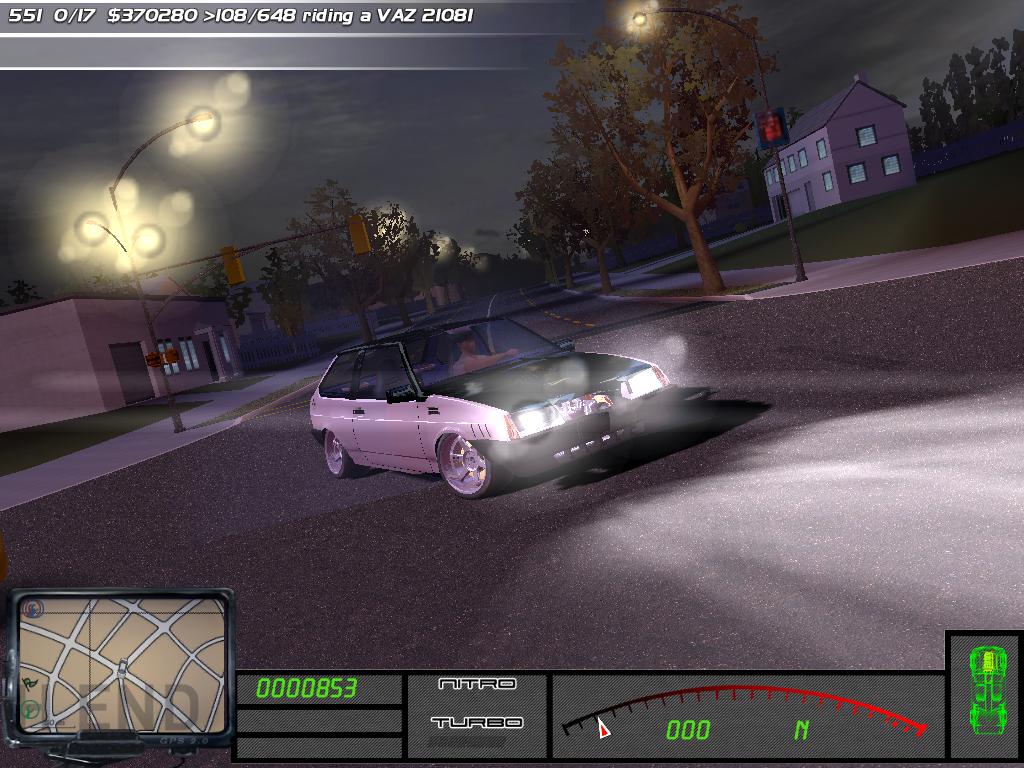1024x768 pixels.
Task: Click the blue round icon on GPS map
Action: 35,608
